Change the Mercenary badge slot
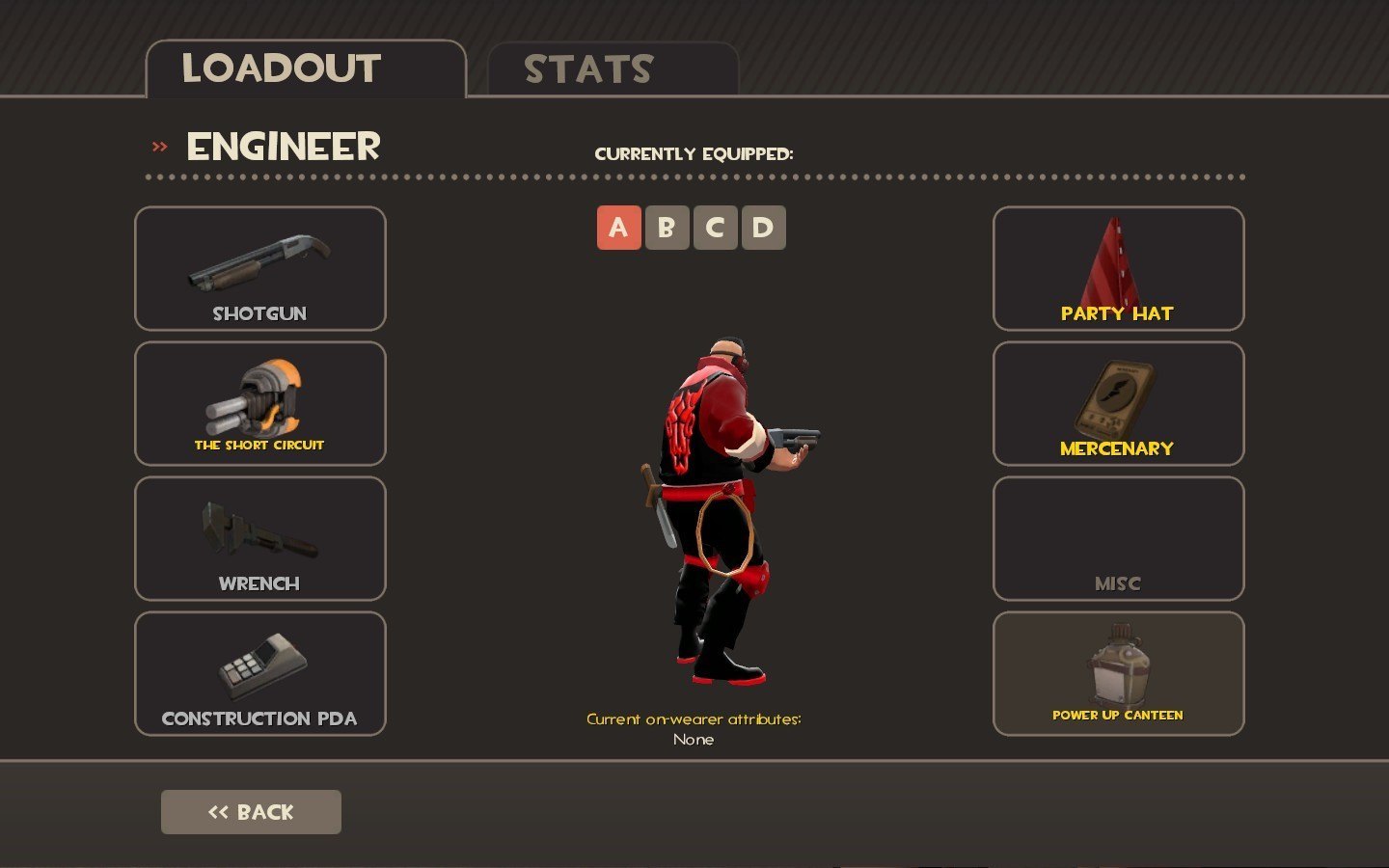1389x868 pixels. tap(1118, 404)
